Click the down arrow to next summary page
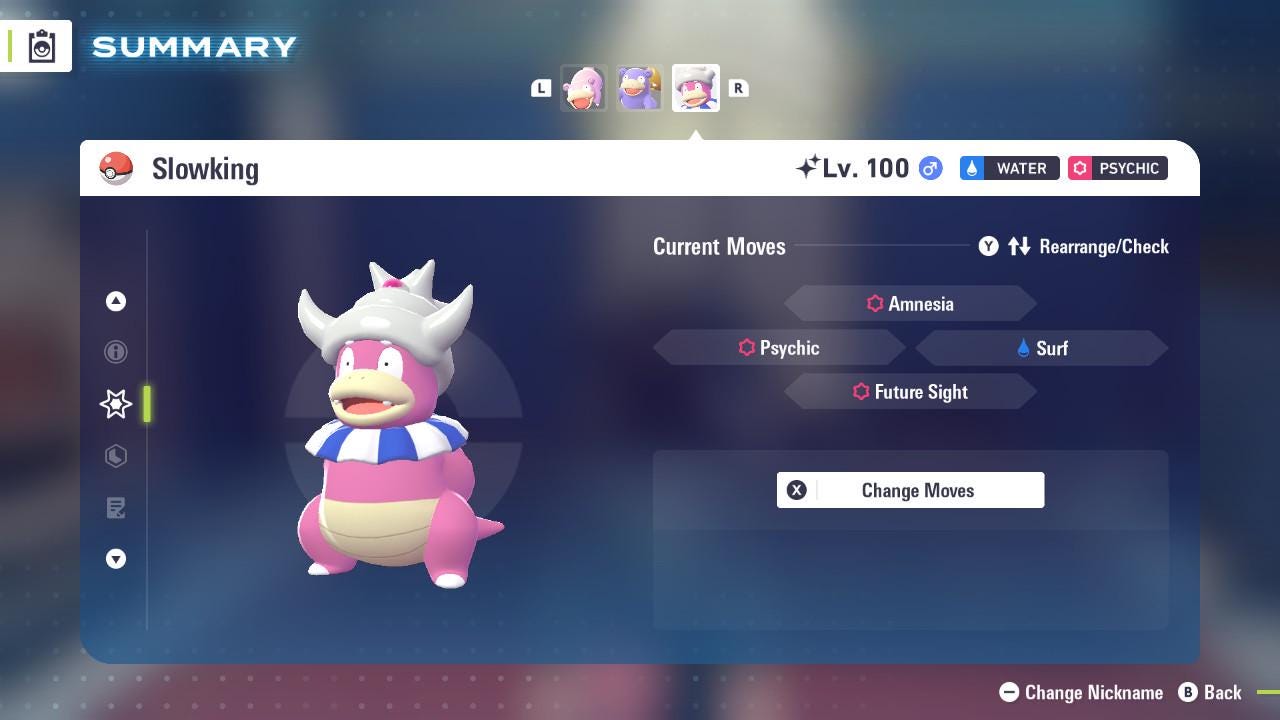This screenshot has height=720, width=1280. (116, 559)
